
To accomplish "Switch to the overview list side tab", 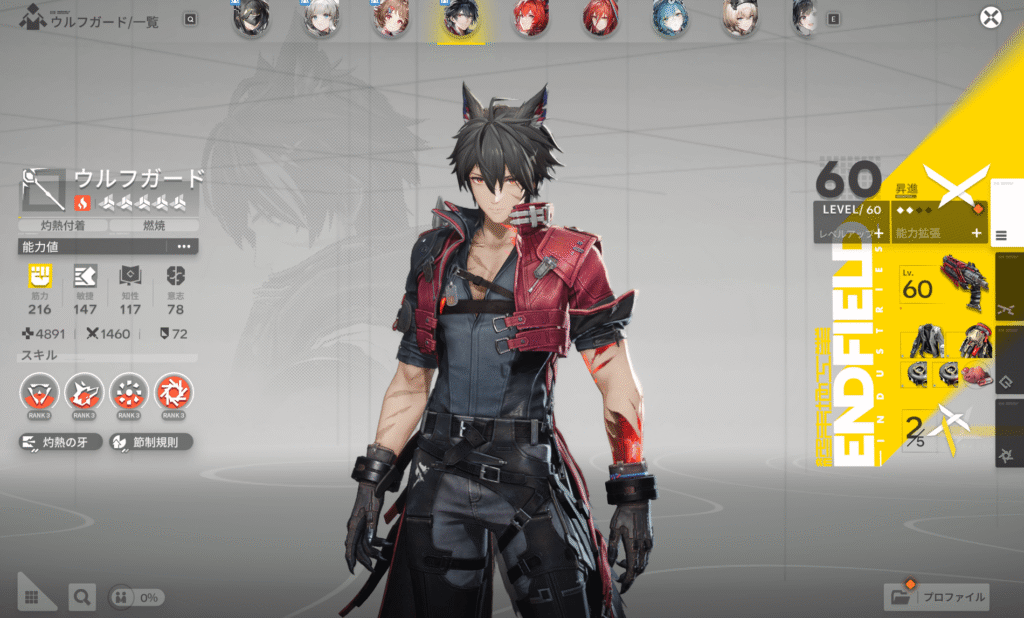I will [x=1005, y=235].
